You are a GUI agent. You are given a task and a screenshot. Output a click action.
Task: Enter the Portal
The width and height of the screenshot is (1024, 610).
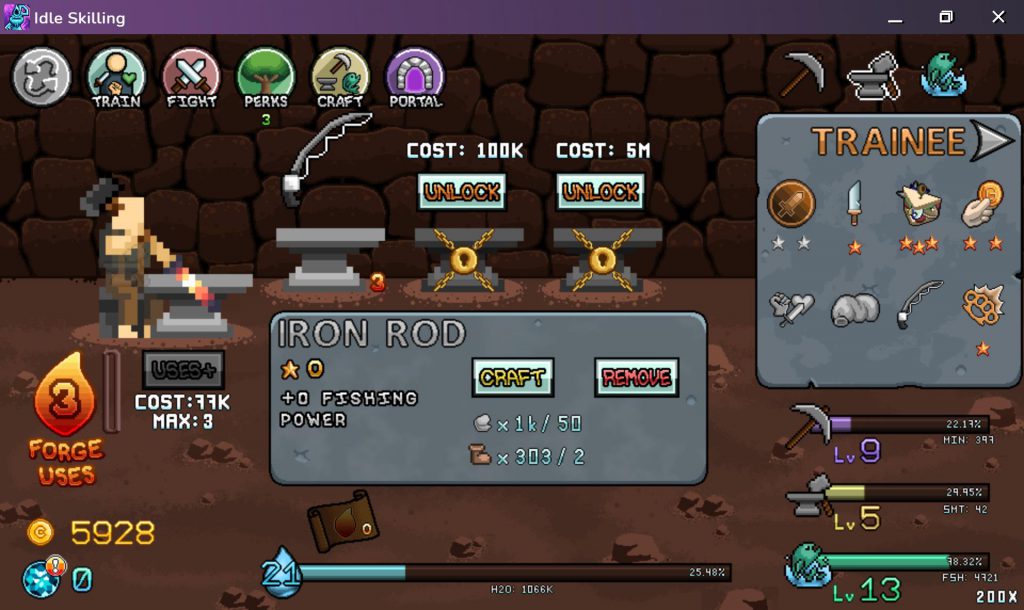(x=414, y=77)
